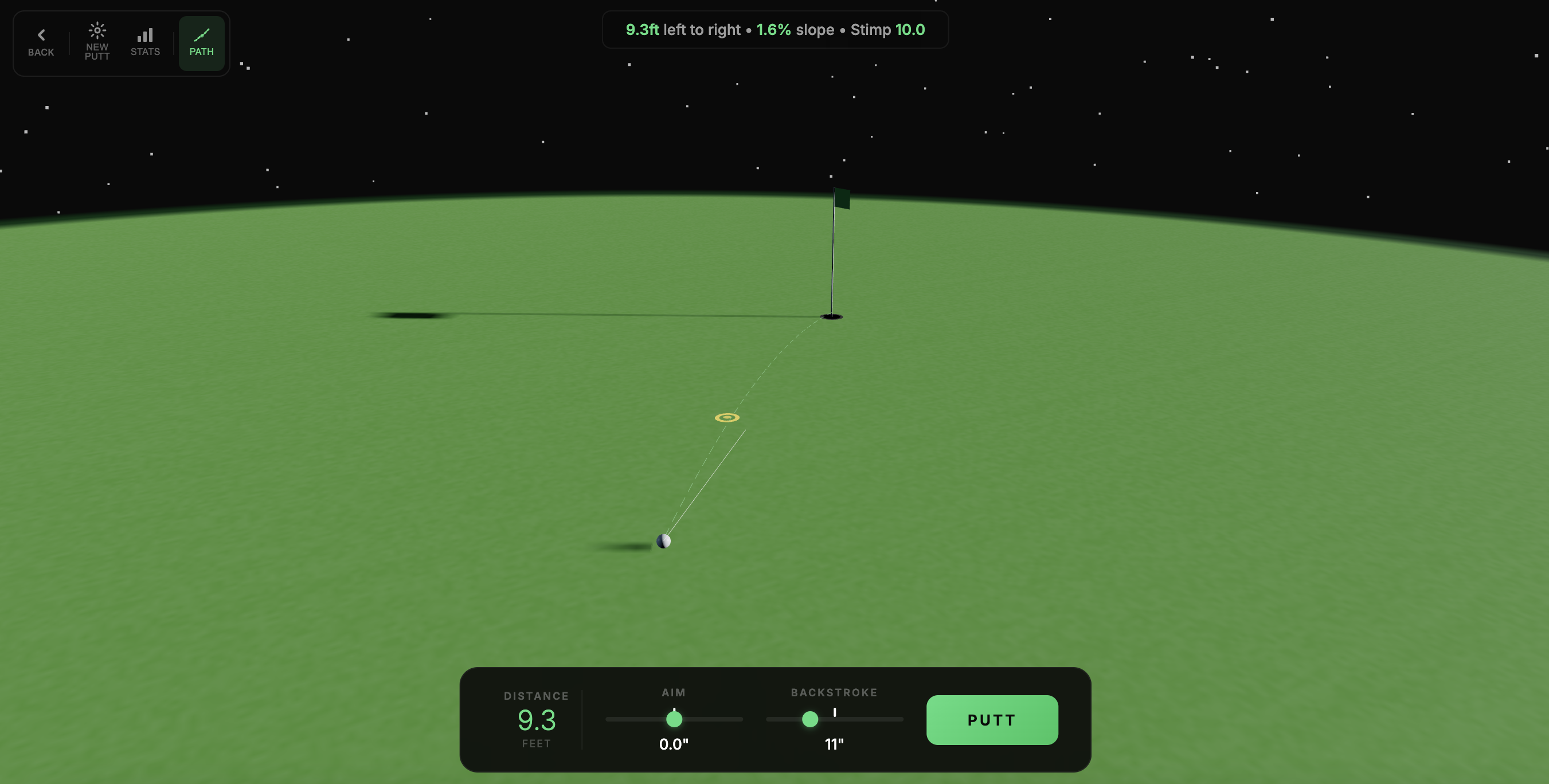This screenshot has height=784, width=1549.
Task: Toggle the Path line display
Action: point(201,42)
